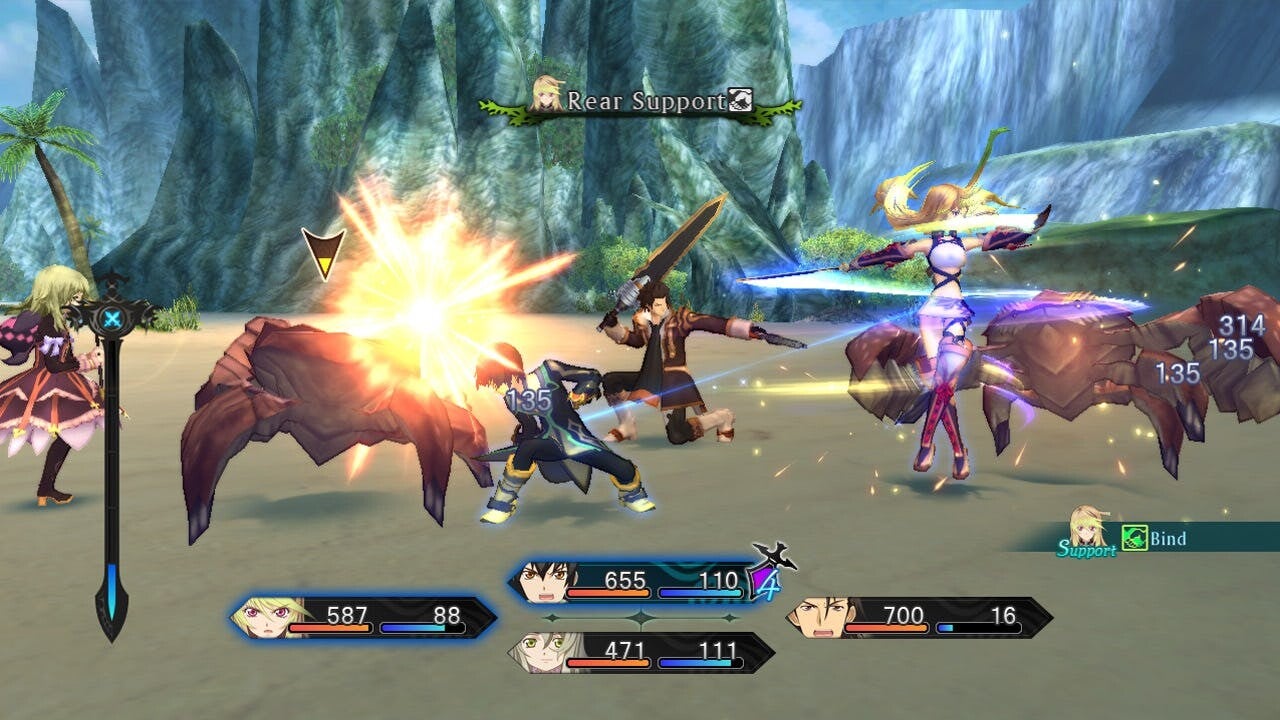Click the Rear Support banner

click(640, 101)
